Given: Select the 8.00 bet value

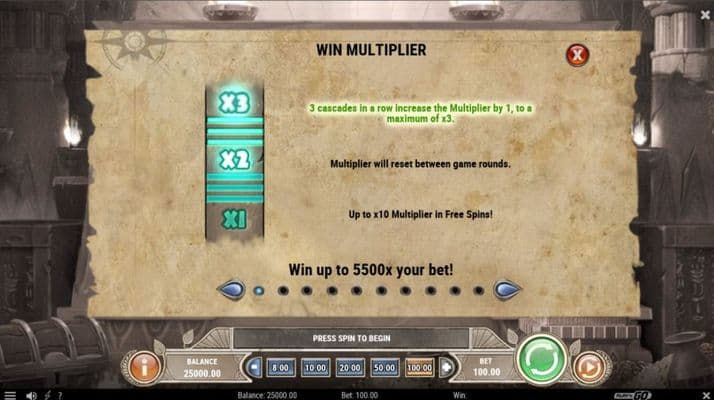Looking at the screenshot, I should click(282, 368).
